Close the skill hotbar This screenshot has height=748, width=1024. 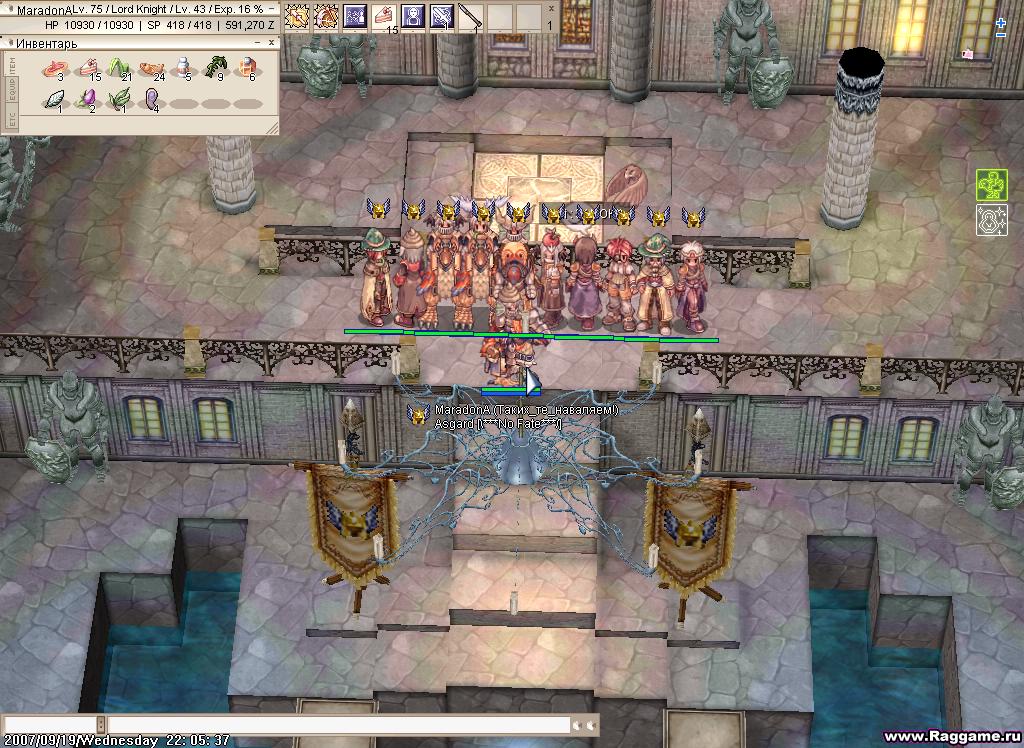(x=552, y=8)
